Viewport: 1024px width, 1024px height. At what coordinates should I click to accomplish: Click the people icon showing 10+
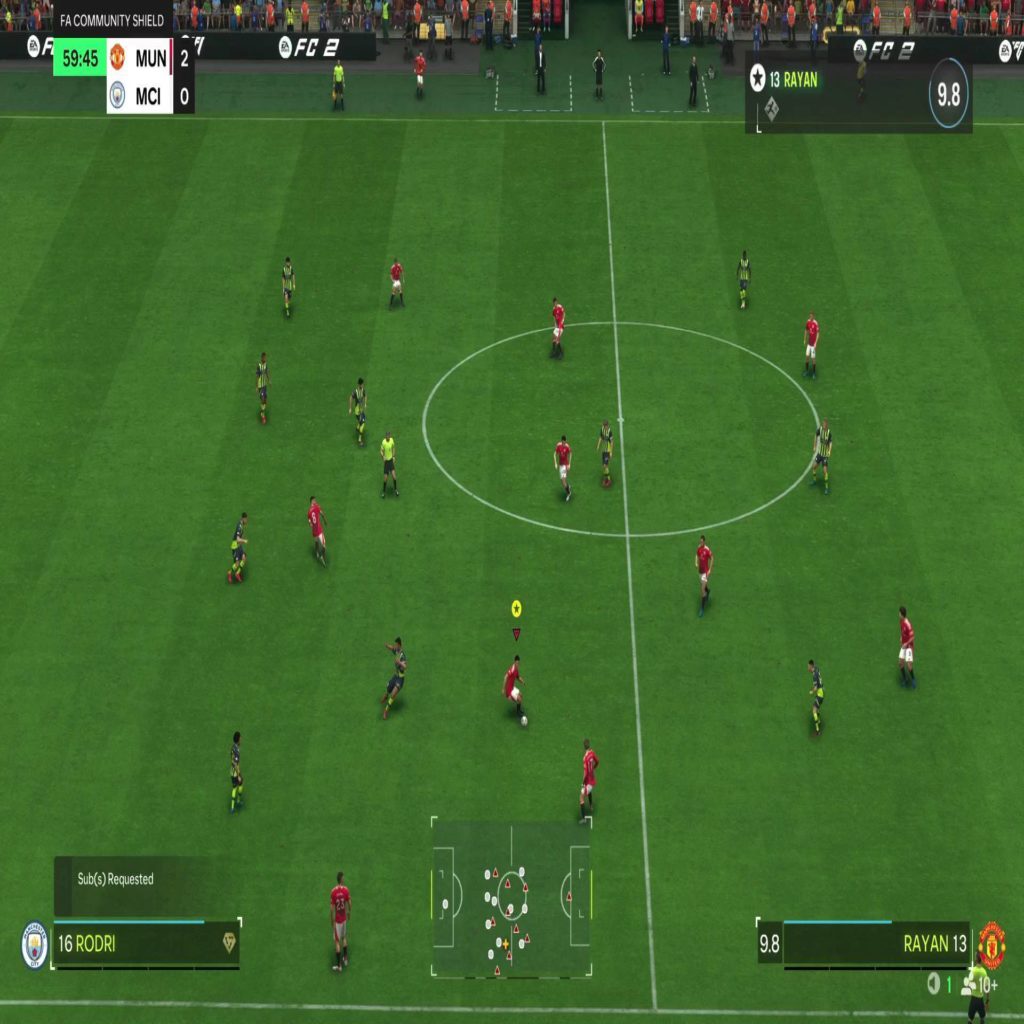pos(970,985)
